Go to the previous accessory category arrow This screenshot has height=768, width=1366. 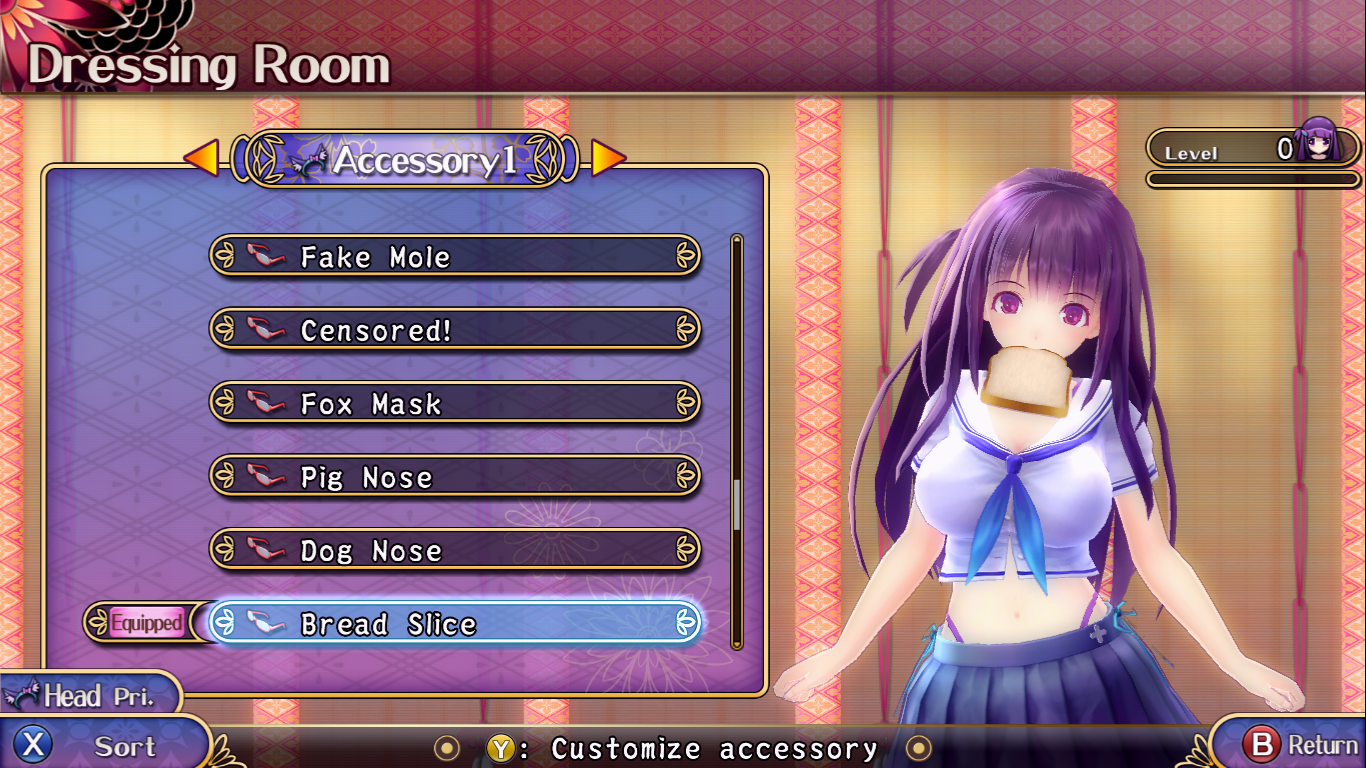pyautogui.click(x=201, y=158)
